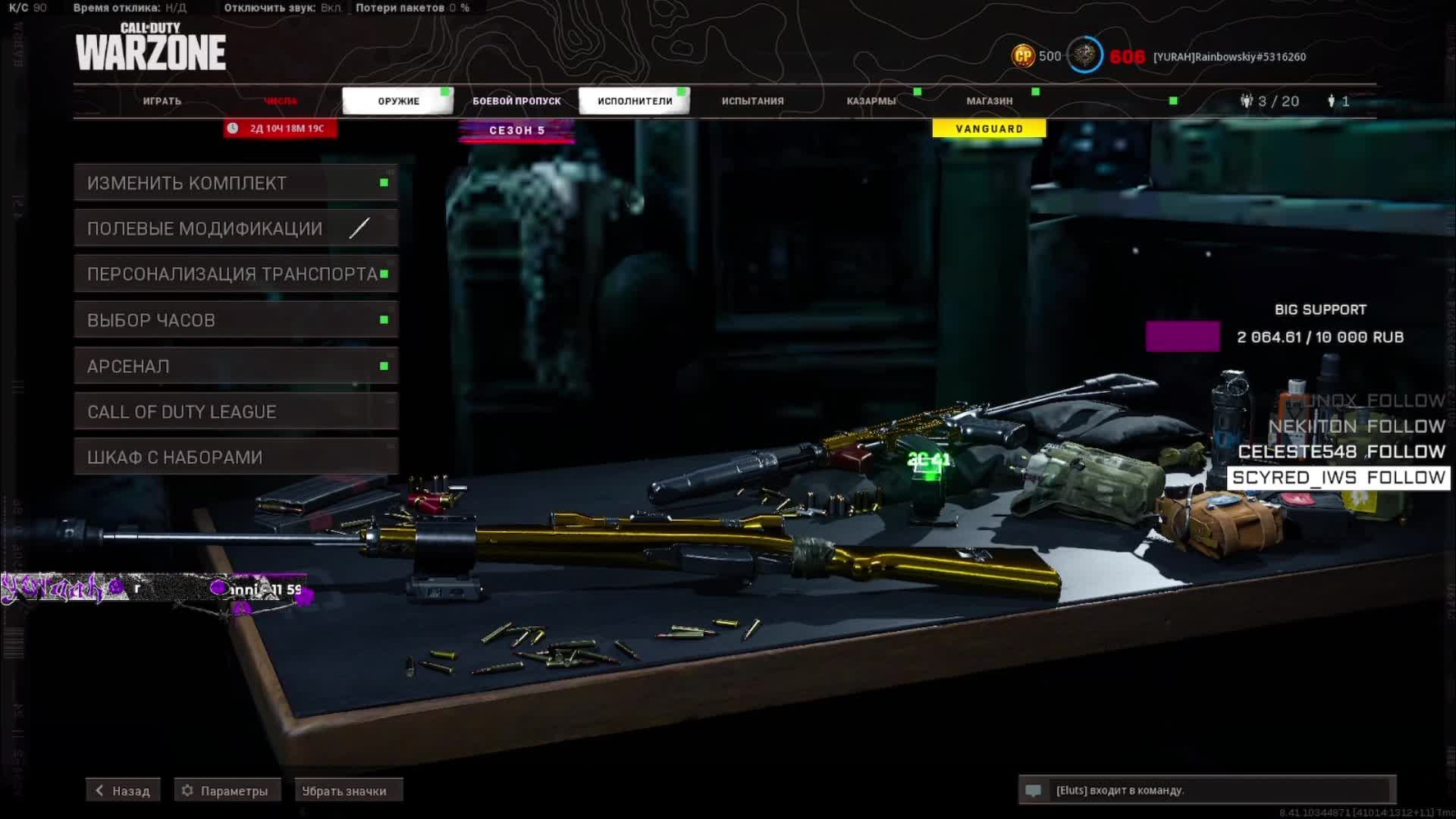The width and height of the screenshot is (1456, 819).
Task: Select ПОЛЕВЫЕ МОДИФИКАЦИИ menu entry
Action: pyautogui.click(x=235, y=228)
